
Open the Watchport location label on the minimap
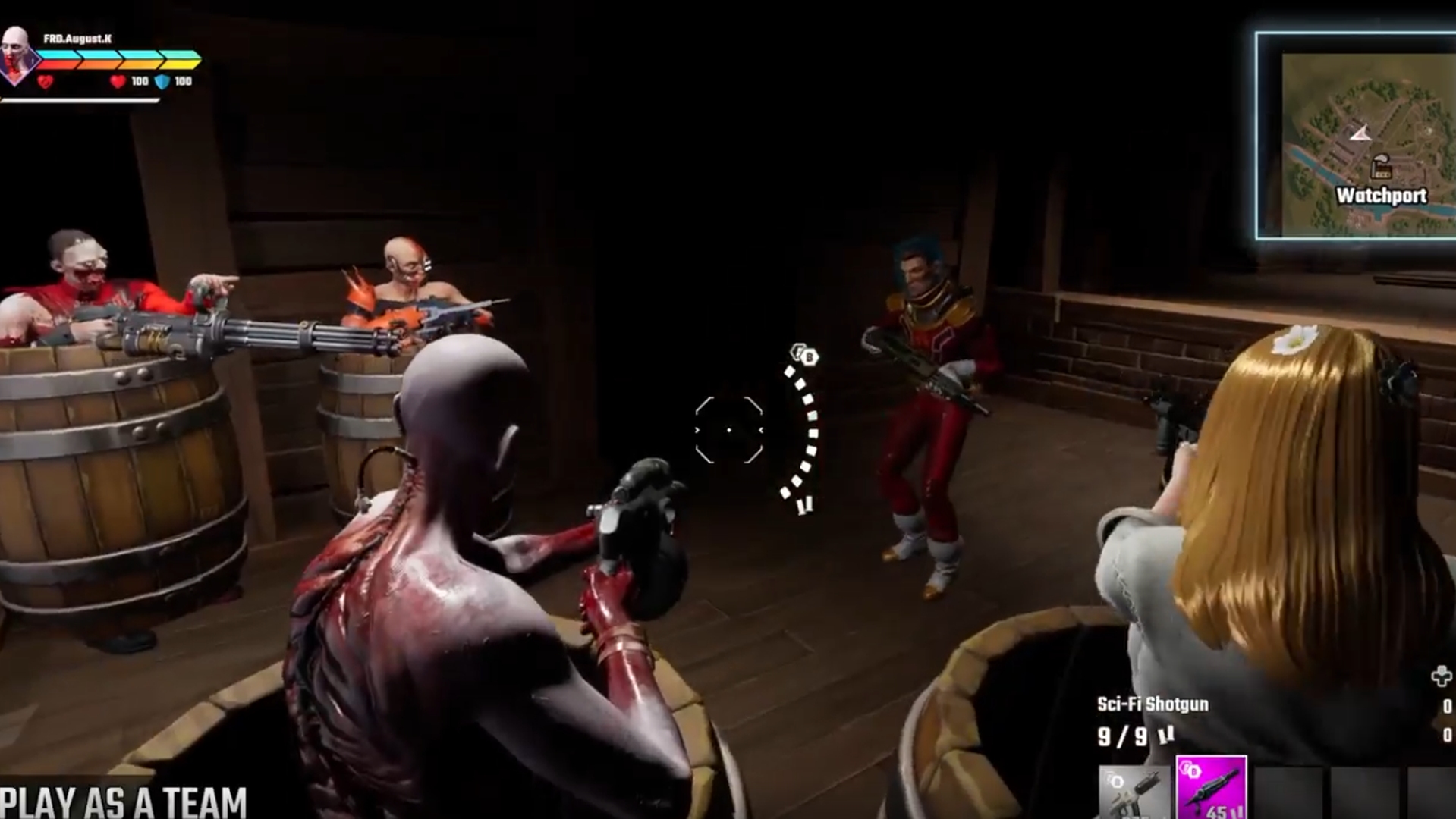[1382, 195]
